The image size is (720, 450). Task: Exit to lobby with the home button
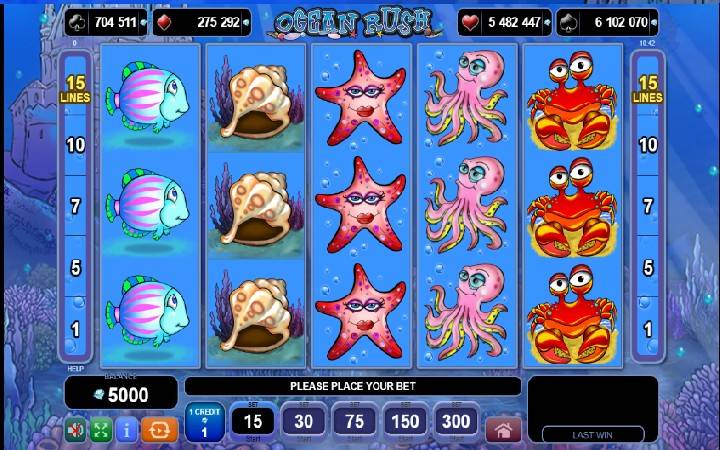click(x=503, y=429)
